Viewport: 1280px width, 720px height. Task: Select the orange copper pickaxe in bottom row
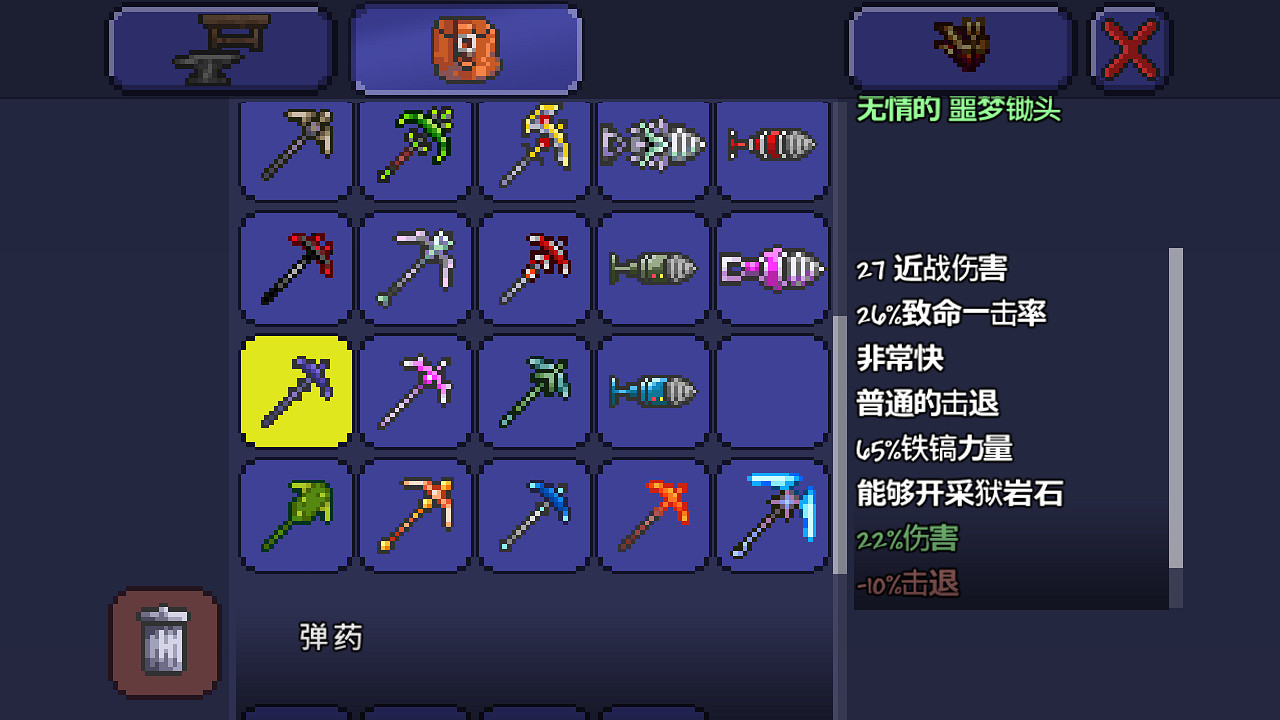(x=415, y=515)
